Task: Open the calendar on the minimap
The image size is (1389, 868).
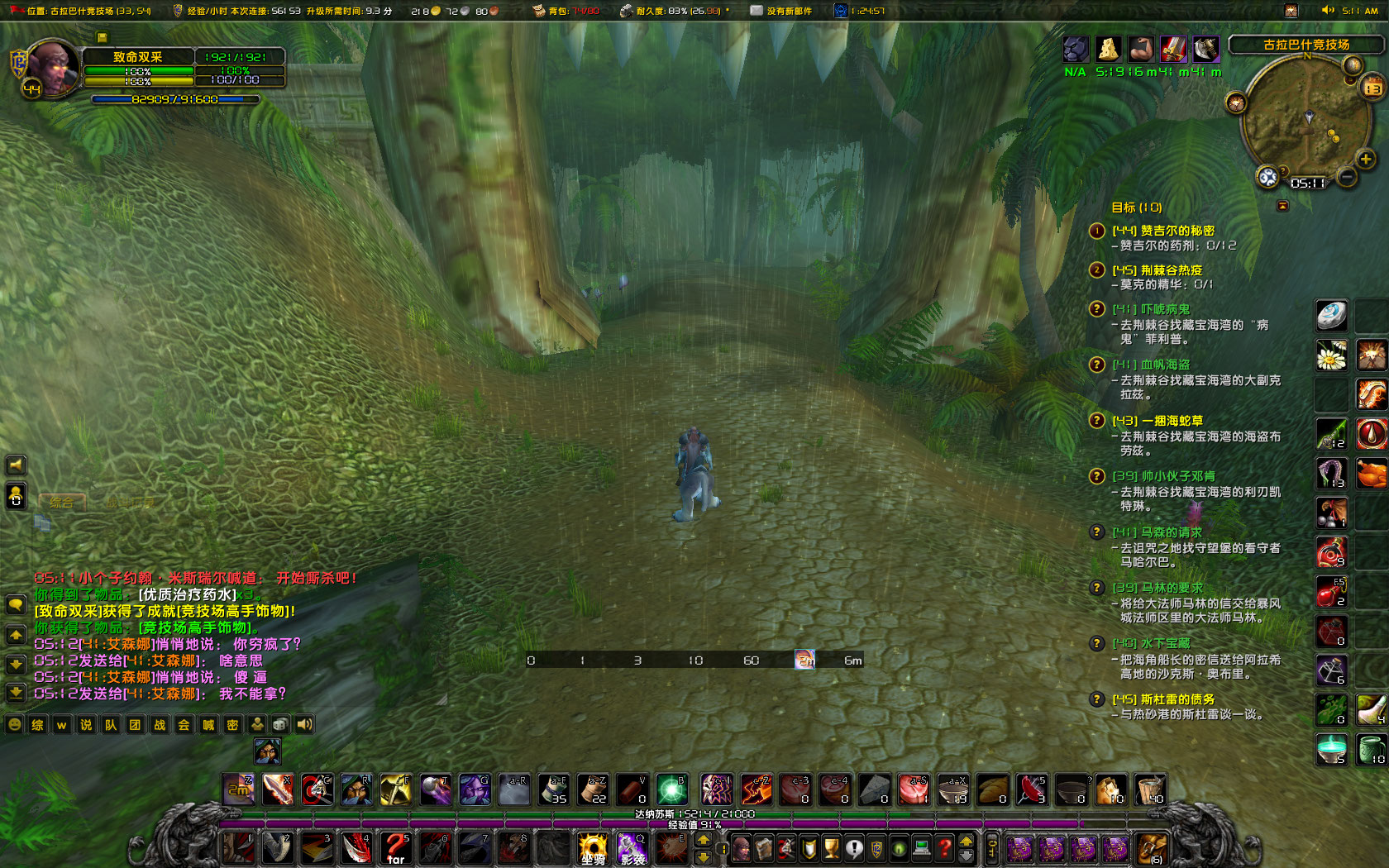Action: (1372, 86)
